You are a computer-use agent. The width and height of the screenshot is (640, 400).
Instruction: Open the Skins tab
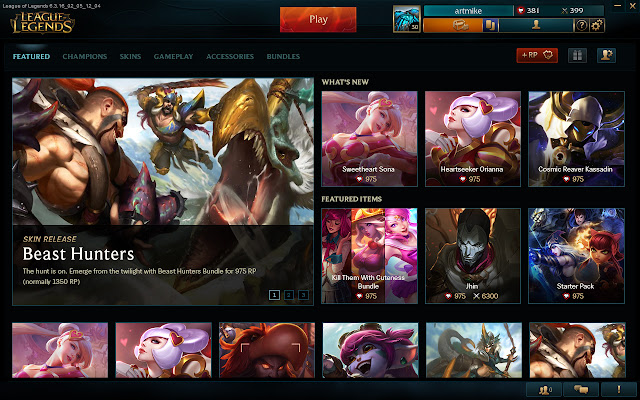click(x=130, y=57)
